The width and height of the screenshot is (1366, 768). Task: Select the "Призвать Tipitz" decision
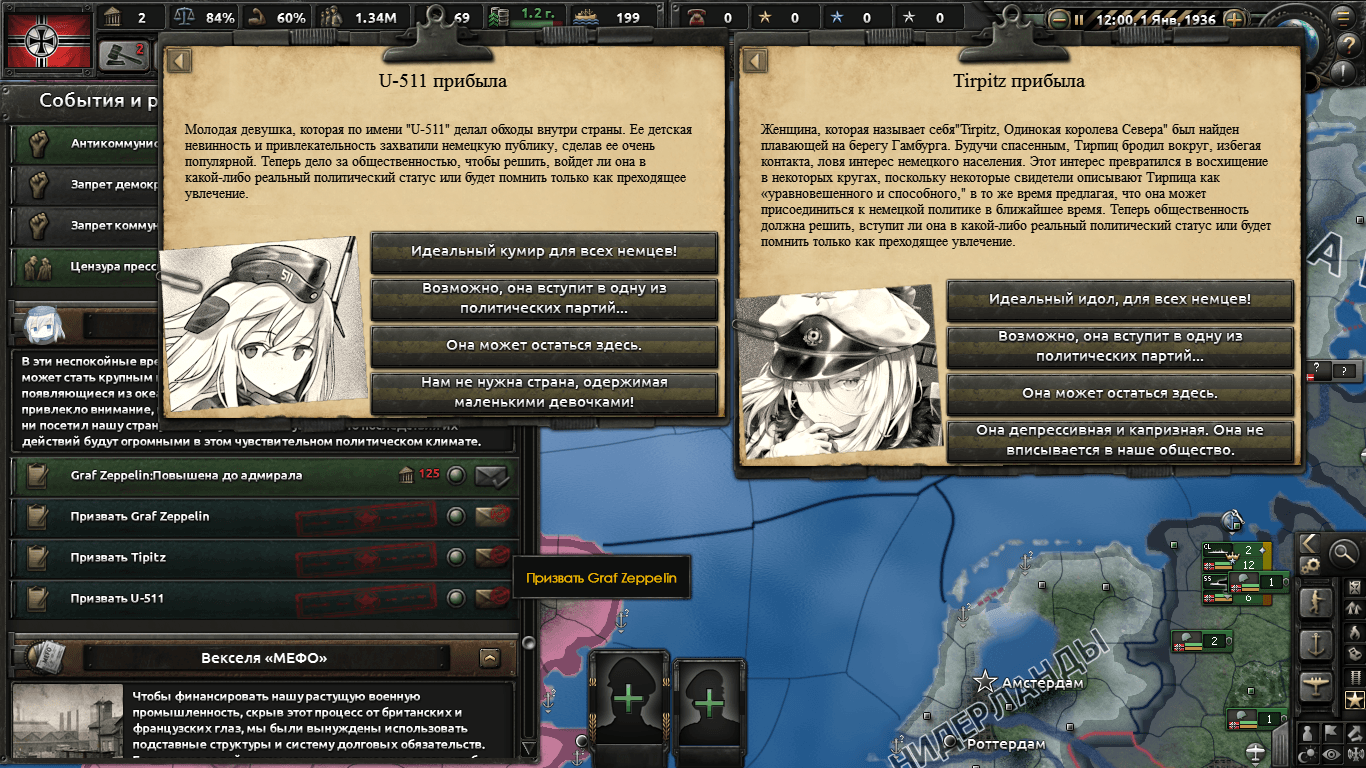pyautogui.click(x=118, y=557)
